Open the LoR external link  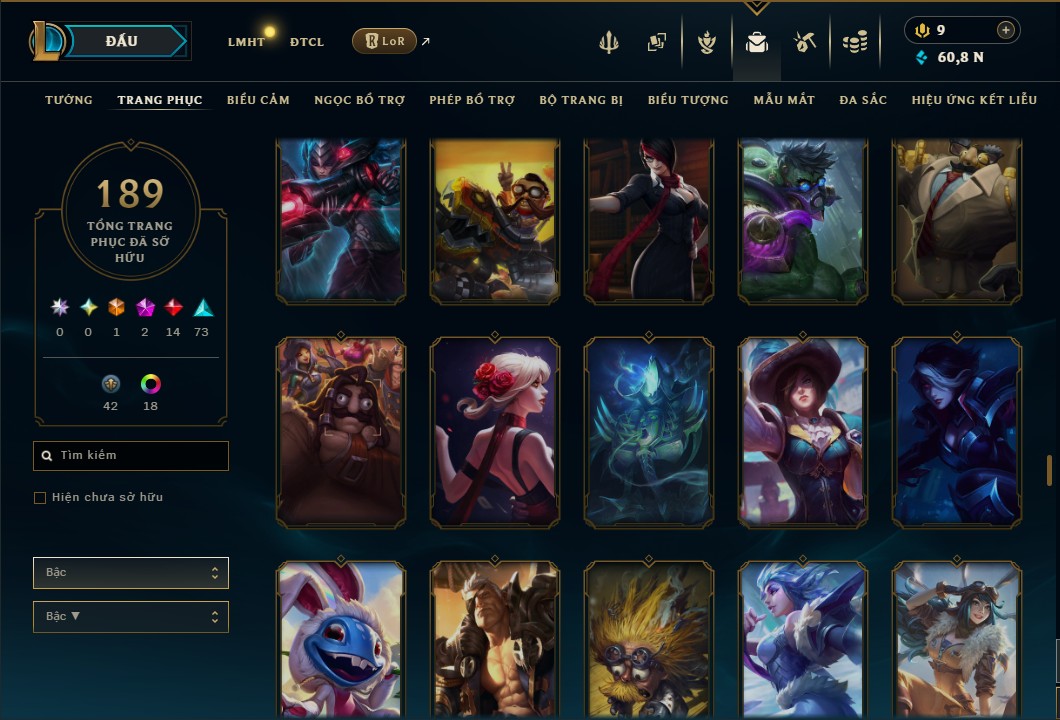[384, 41]
